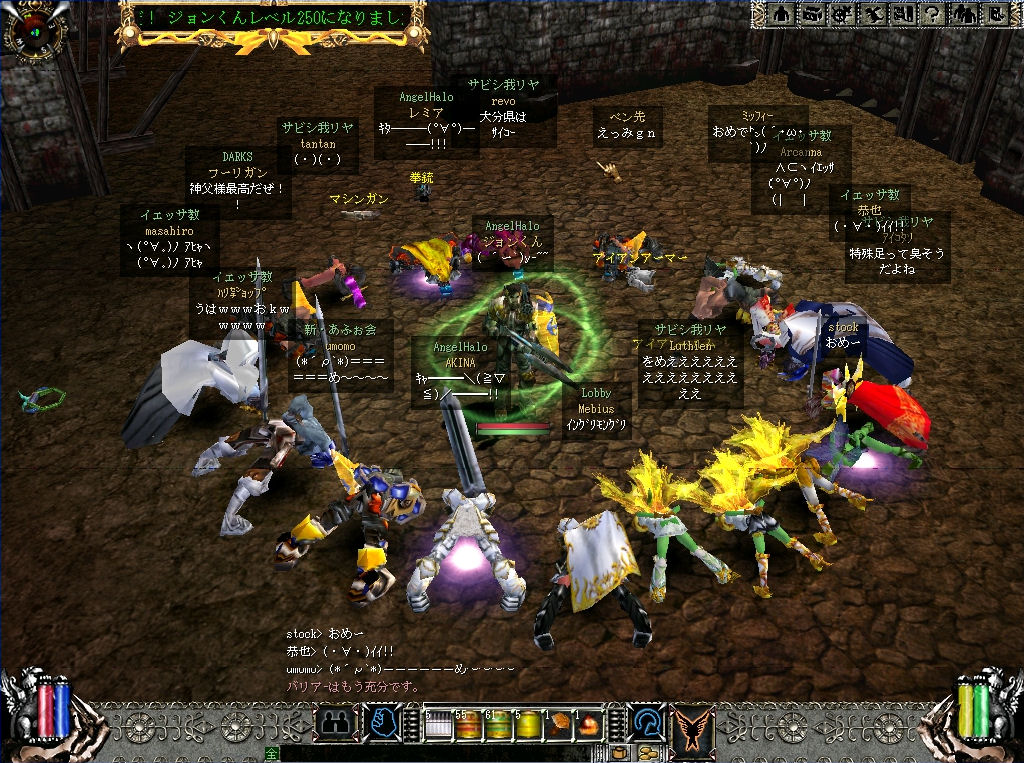Open the two-figure party menu icon
The width and height of the screenshot is (1024, 763).
[x=962, y=14]
